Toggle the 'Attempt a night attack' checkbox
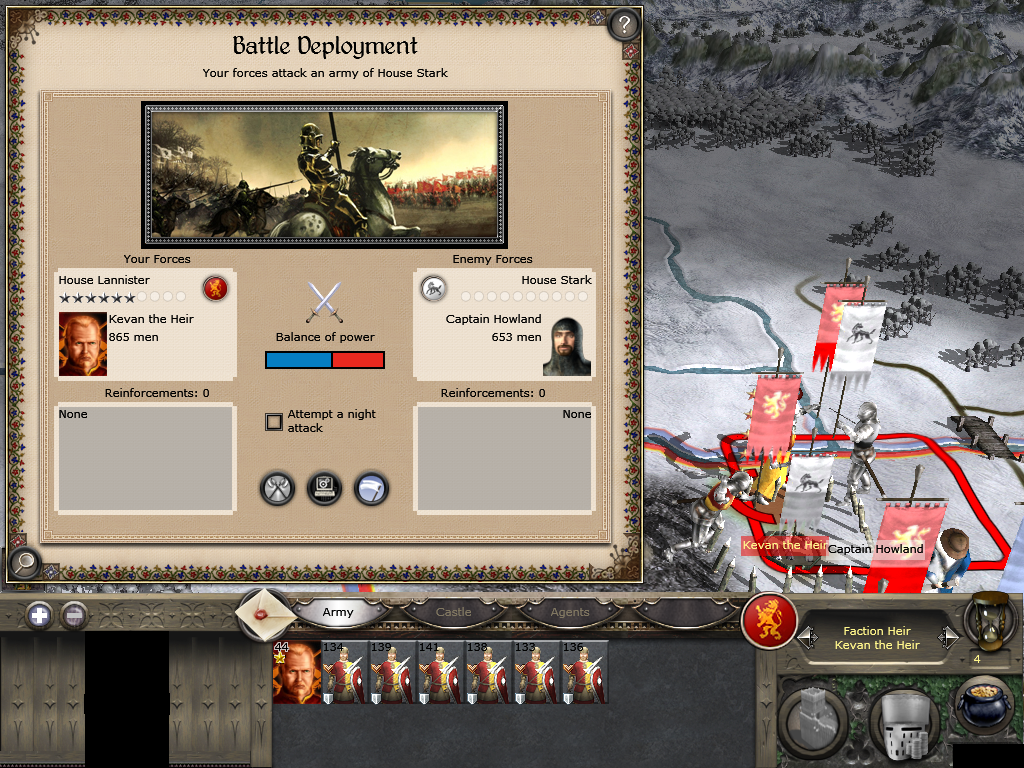This screenshot has height=768, width=1024. pos(274,422)
